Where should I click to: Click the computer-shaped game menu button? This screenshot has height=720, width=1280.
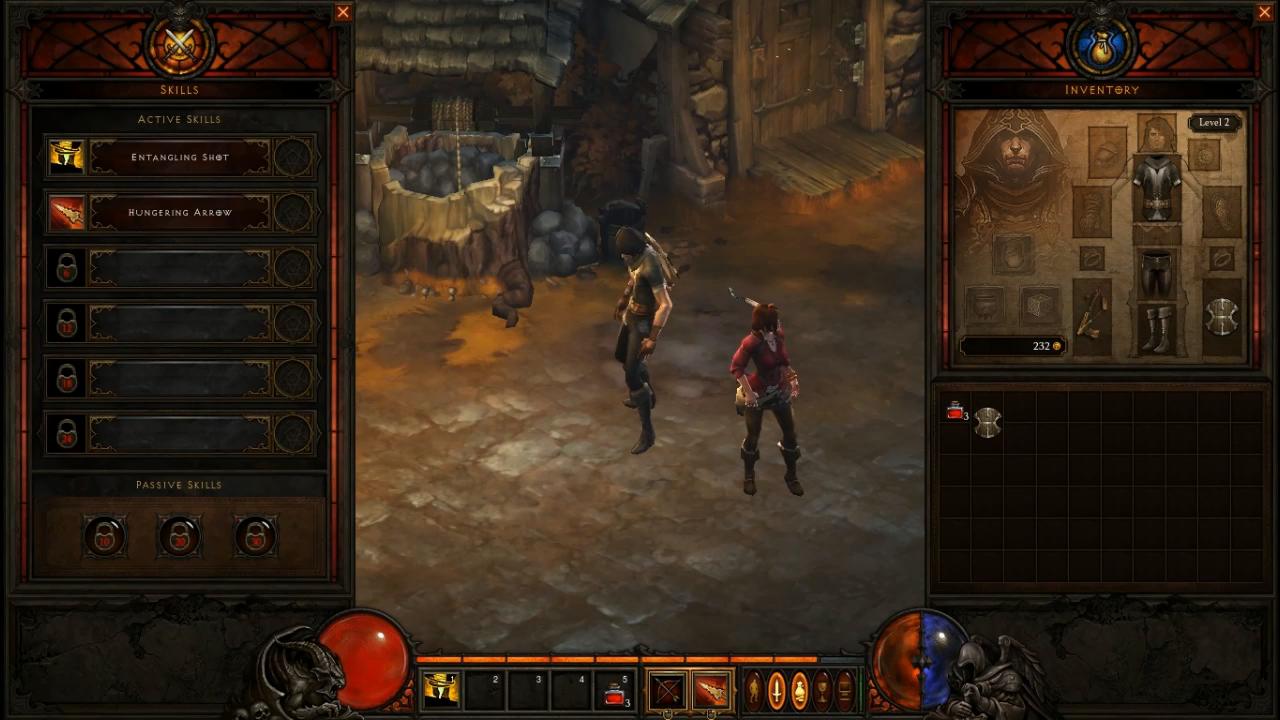(845, 690)
